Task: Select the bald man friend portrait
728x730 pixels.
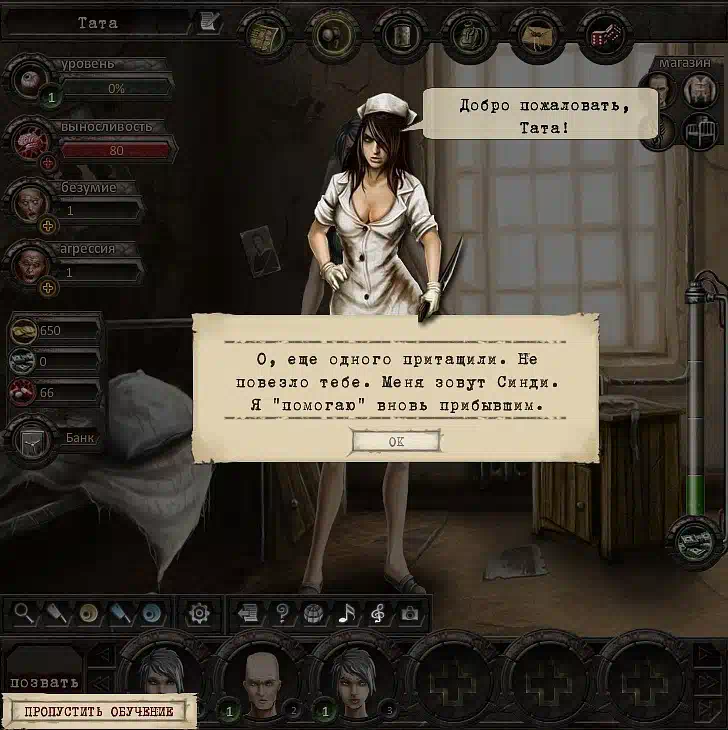Action: pyautogui.click(x=260, y=679)
